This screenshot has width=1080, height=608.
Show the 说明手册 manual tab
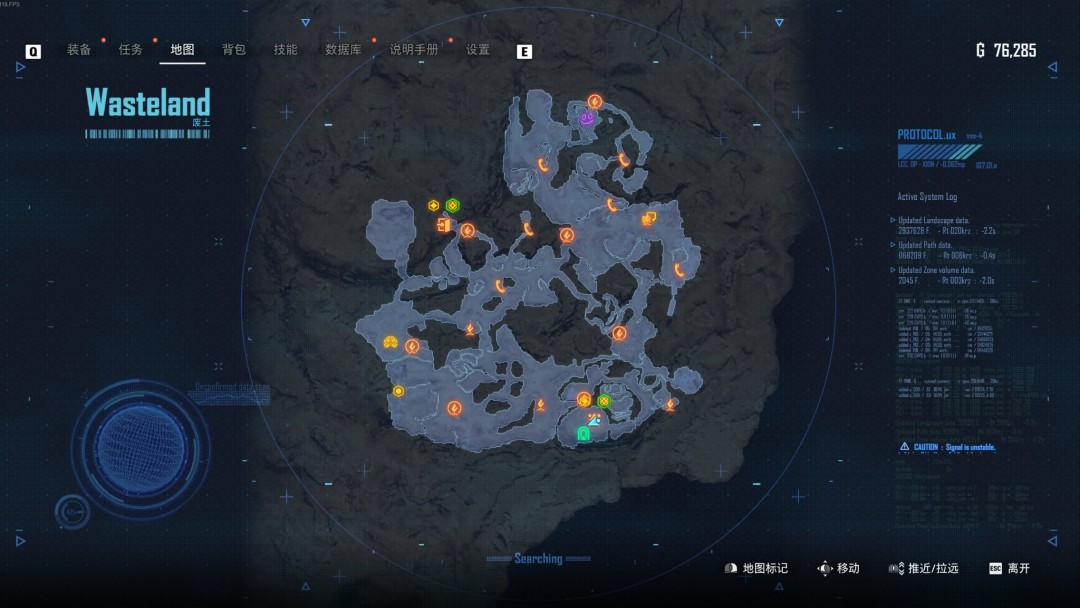coord(414,50)
